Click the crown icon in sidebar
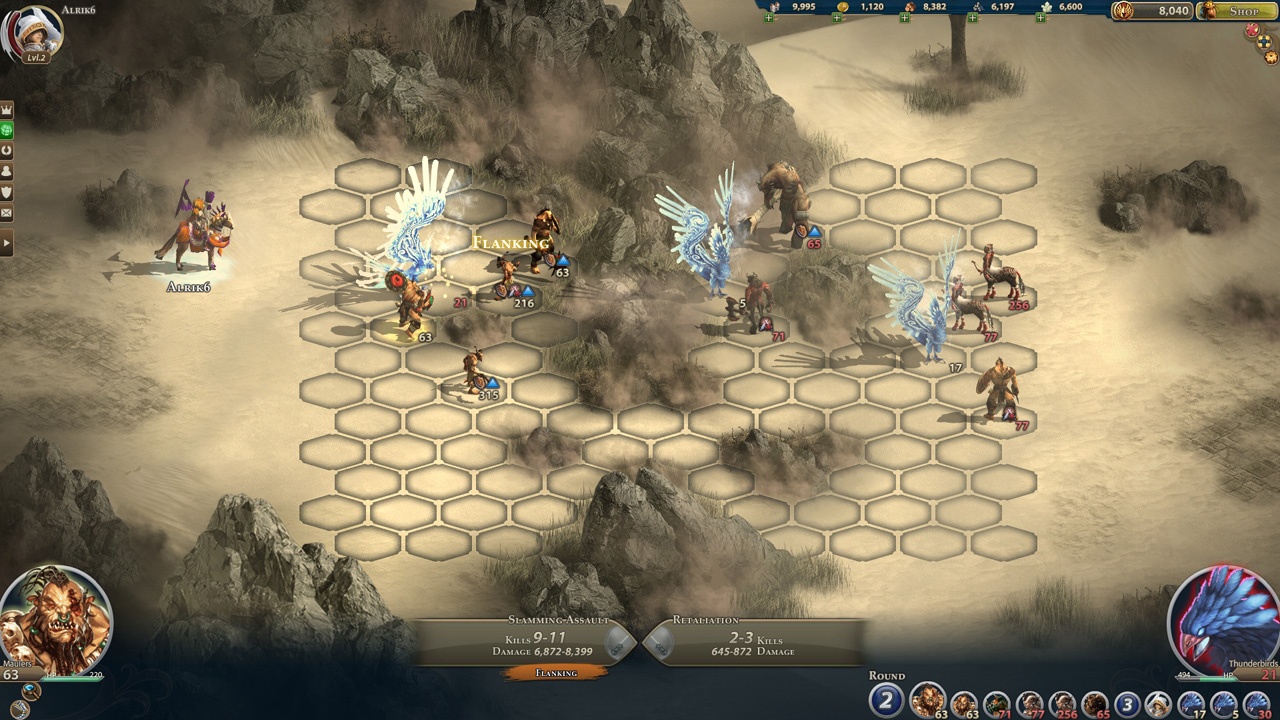The width and height of the screenshot is (1280, 720). click(x=7, y=108)
